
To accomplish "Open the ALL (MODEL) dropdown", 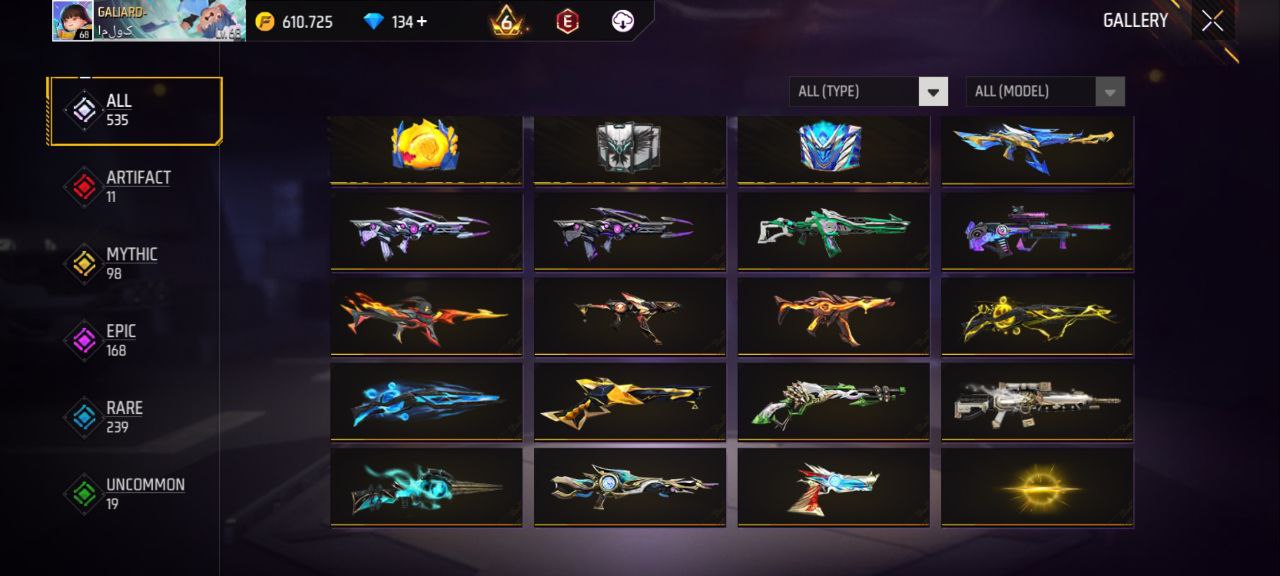I will 1044,91.
